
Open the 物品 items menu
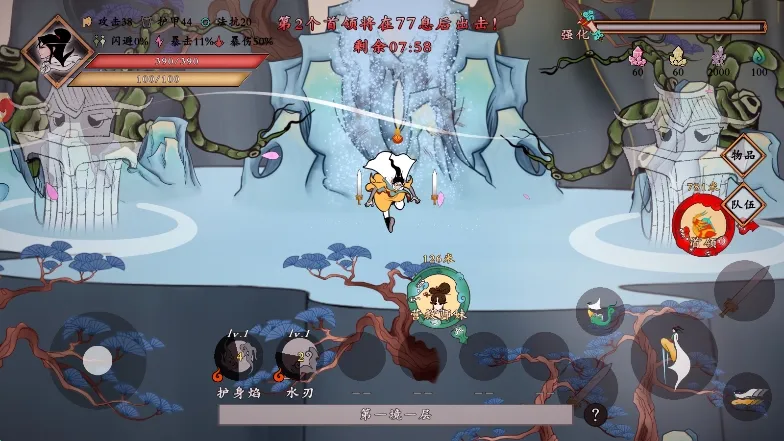(x=743, y=155)
